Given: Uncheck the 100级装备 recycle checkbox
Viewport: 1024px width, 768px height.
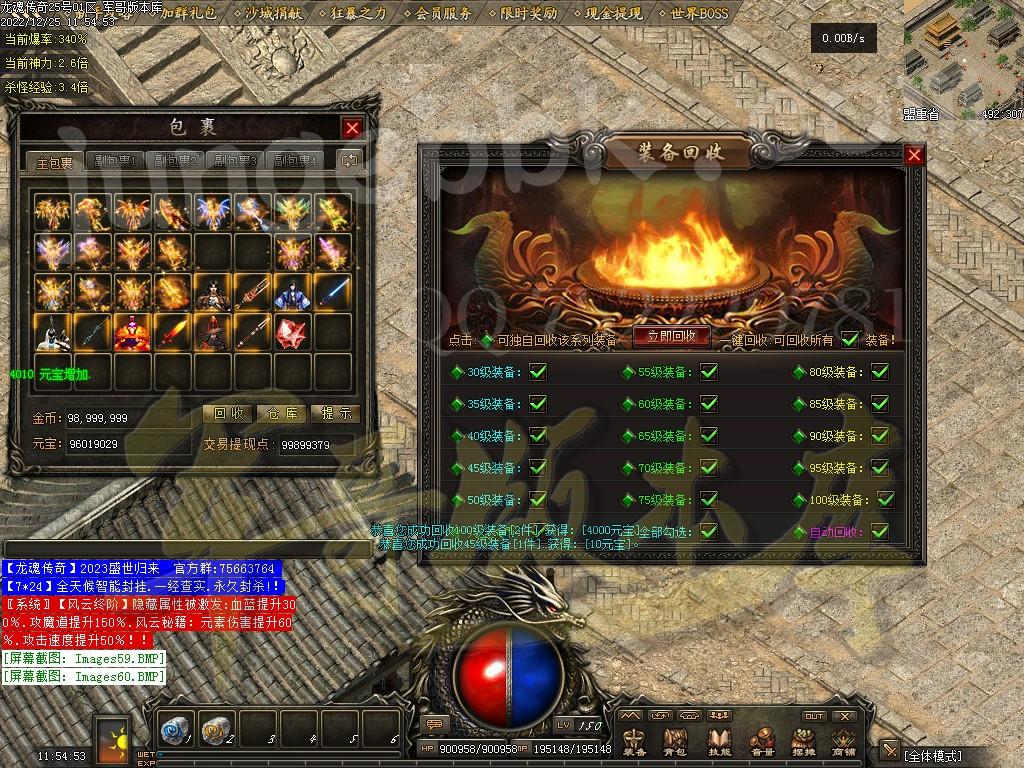Looking at the screenshot, I should [x=885, y=500].
